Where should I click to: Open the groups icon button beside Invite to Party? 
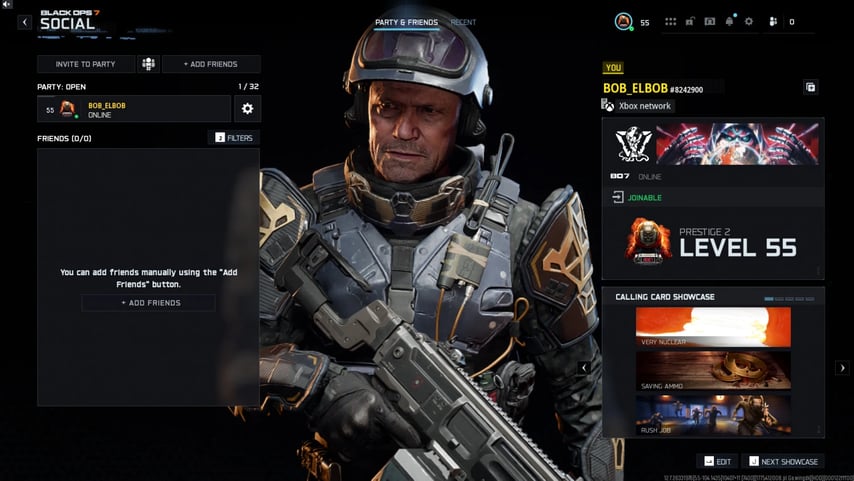[148, 64]
